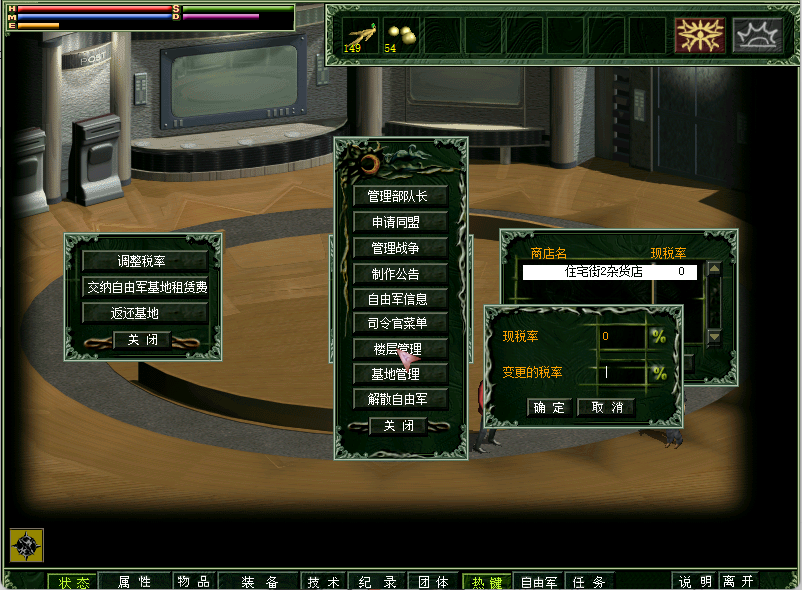Image resolution: width=802 pixels, height=590 pixels.
Task: Select the 住宅街2杂货店 shop row
Action: pos(609,271)
